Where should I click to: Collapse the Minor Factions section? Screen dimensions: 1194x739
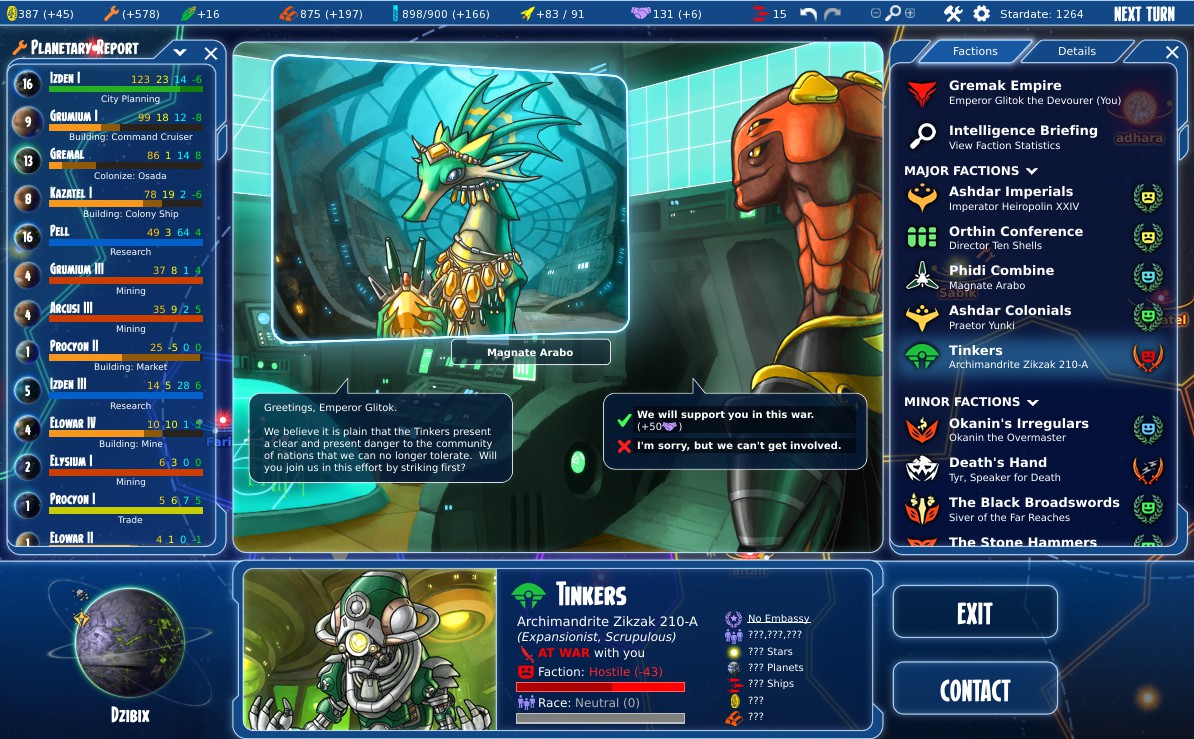1029,402
